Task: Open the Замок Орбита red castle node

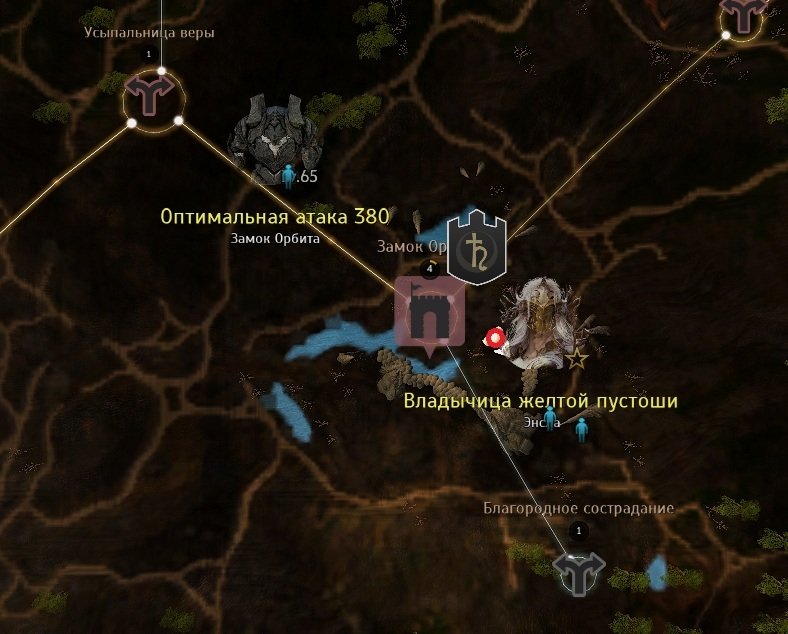Action: 430,314
